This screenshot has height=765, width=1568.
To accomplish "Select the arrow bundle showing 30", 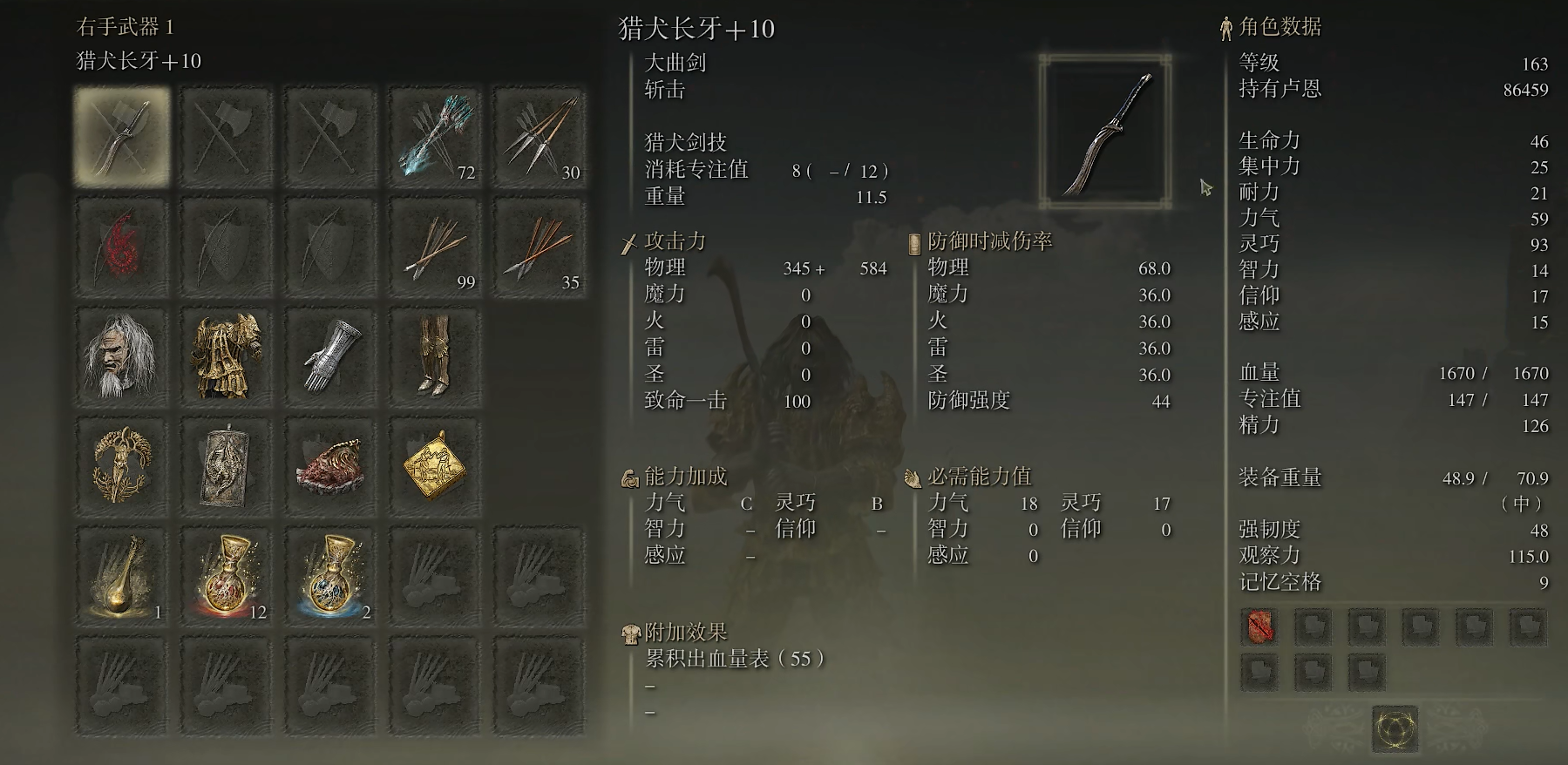I will (x=539, y=138).
